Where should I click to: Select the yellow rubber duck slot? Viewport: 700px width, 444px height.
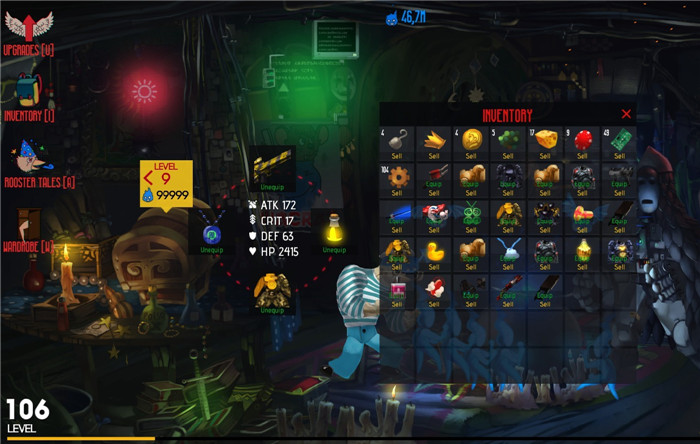[x=434, y=251]
